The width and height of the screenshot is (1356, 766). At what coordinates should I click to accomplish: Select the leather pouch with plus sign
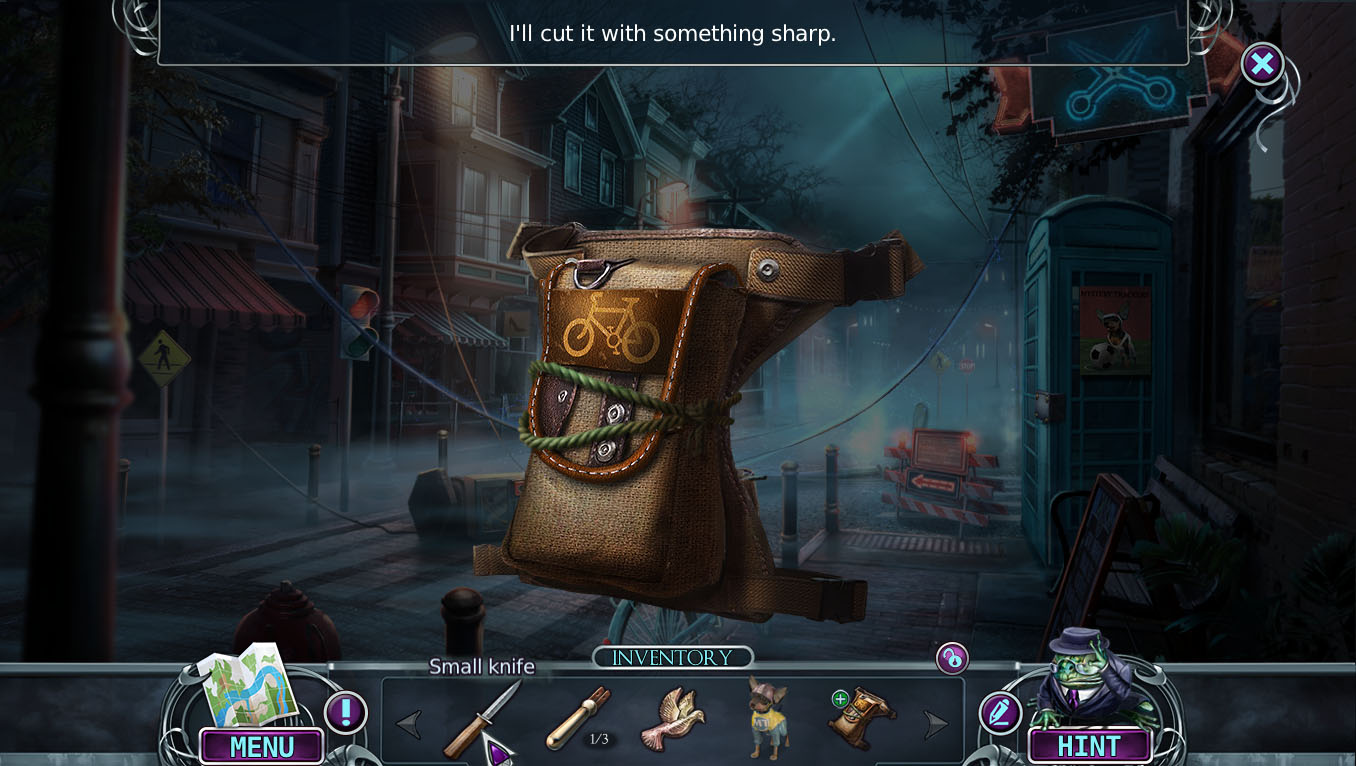tap(861, 717)
